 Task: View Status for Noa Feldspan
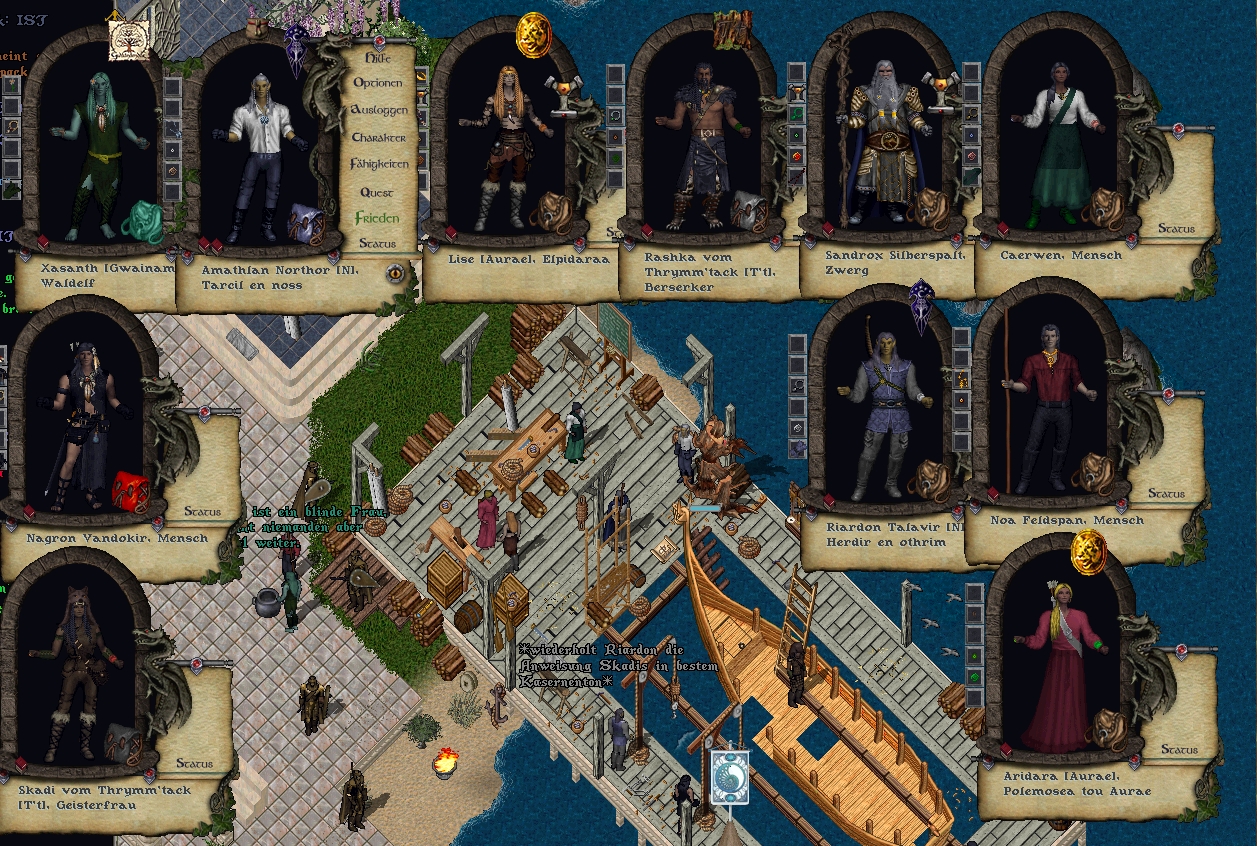pos(1166,494)
